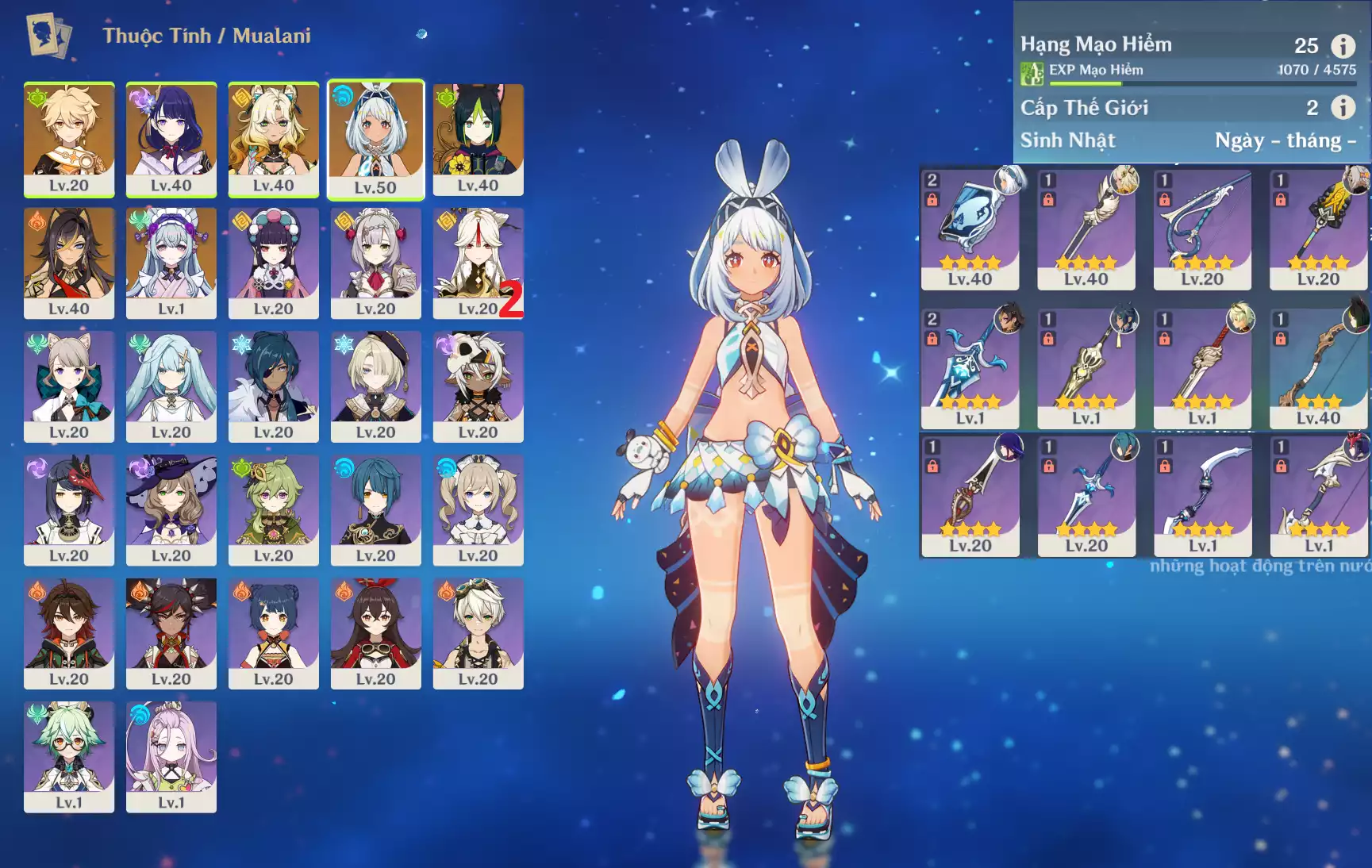Select Xilonen's character card

click(x=274, y=139)
